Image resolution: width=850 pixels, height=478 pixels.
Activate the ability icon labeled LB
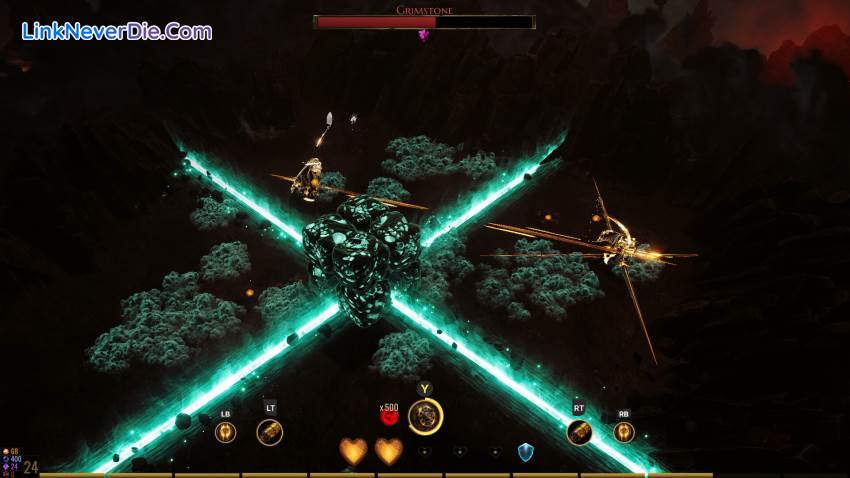coord(225,432)
